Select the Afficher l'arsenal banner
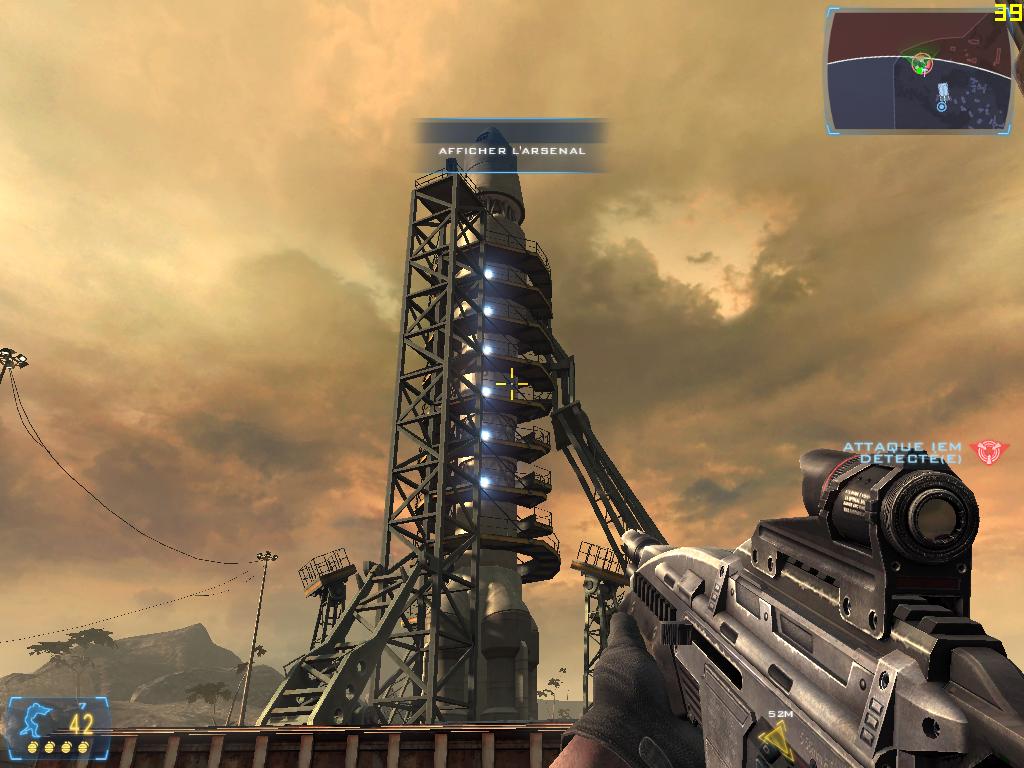This screenshot has width=1024, height=768. [512, 150]
